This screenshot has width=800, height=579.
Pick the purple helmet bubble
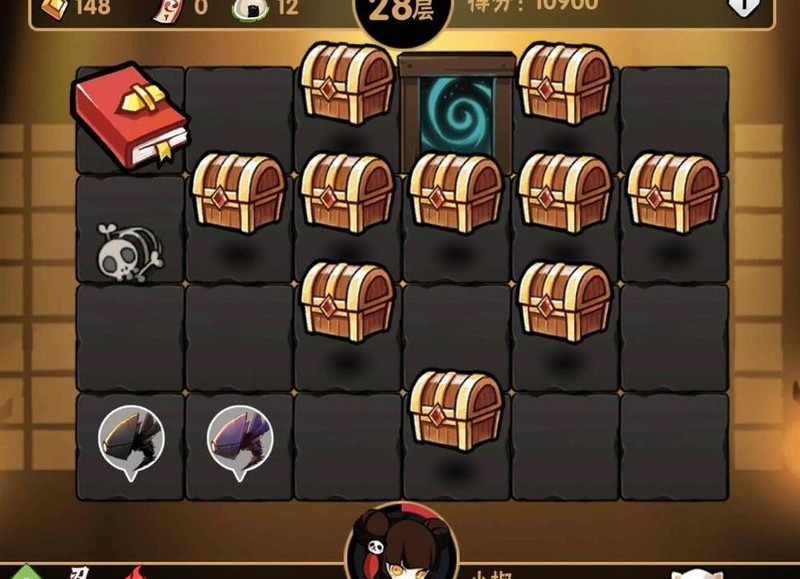click(240, 438)
